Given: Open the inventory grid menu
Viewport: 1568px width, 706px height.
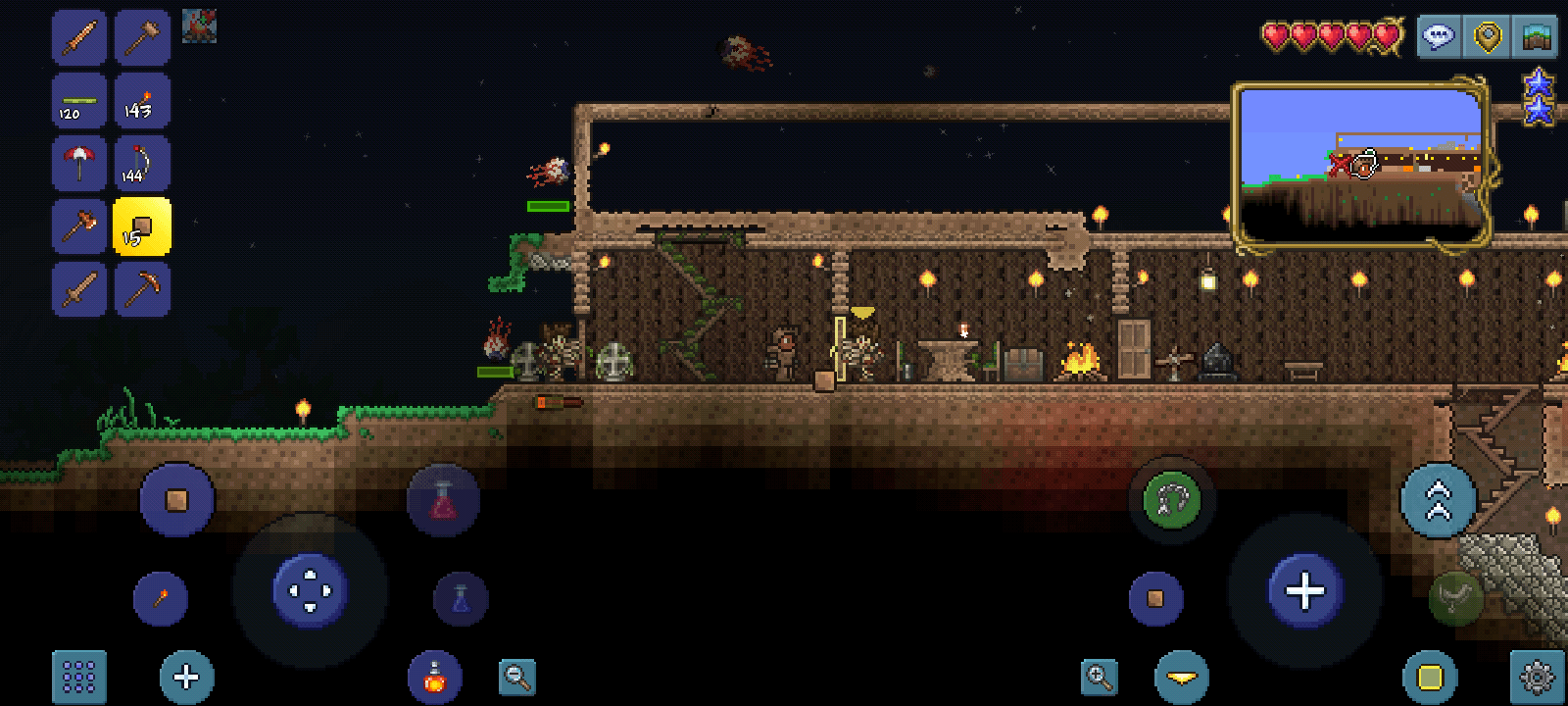Looking at the screenshot, I should coord(78,676).
